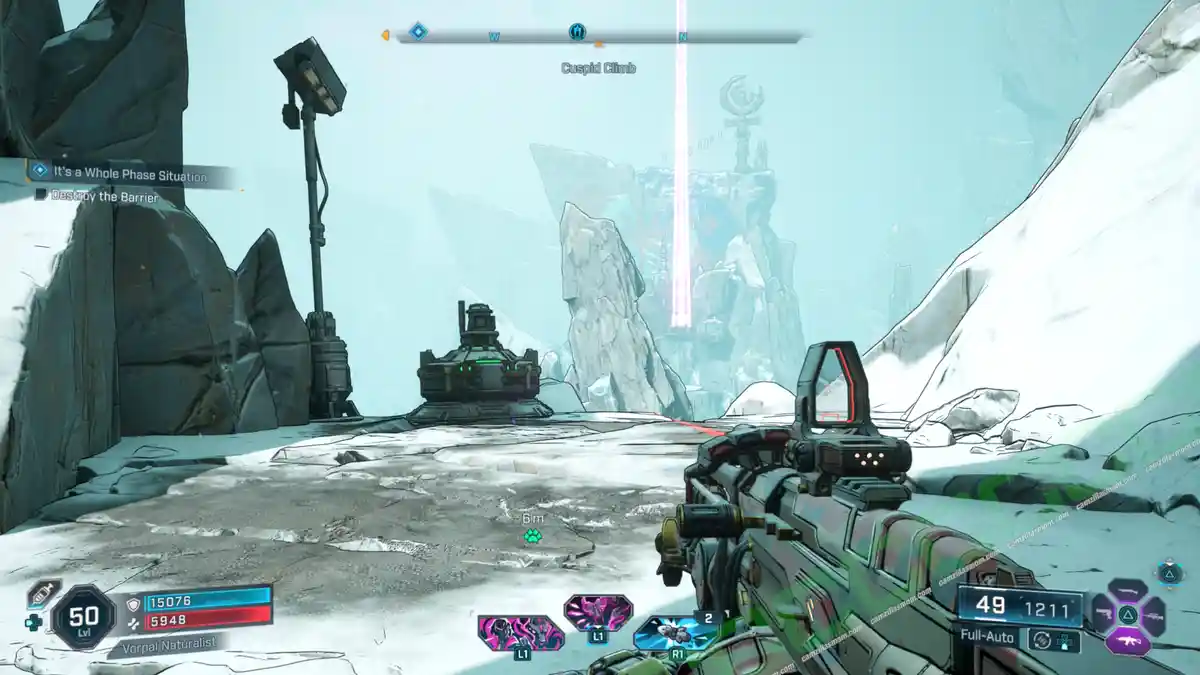
Task: Switch to the highlighted assault rifle slot
Action: click(x=1126, y=638)
